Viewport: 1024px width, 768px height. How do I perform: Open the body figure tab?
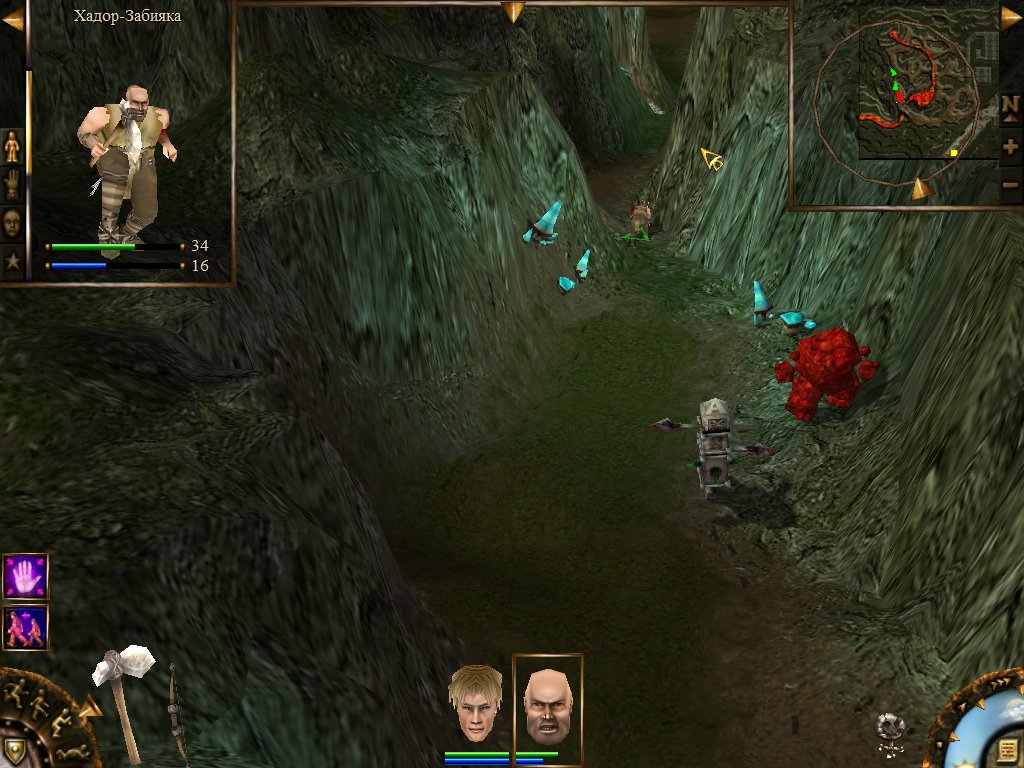(x=12, y=147)
